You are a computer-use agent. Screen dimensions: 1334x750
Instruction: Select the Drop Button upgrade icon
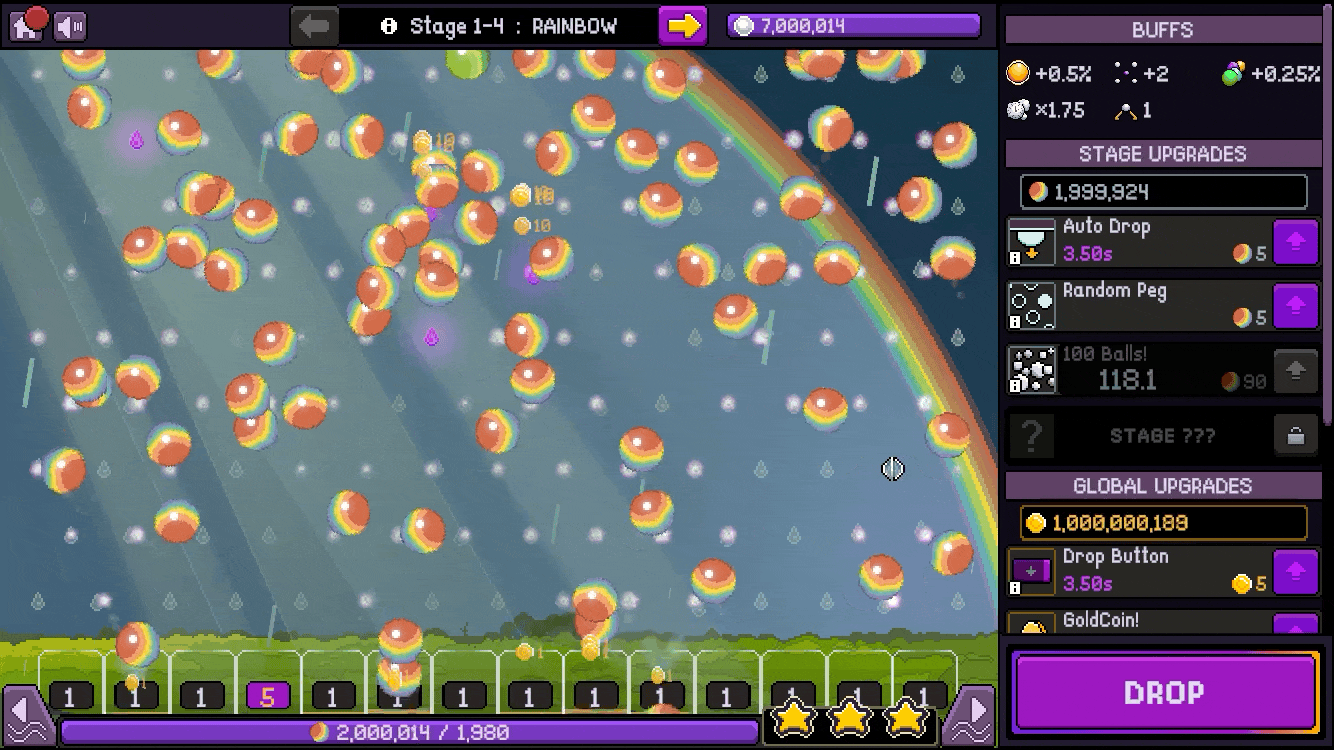(x=1031, y=572)
